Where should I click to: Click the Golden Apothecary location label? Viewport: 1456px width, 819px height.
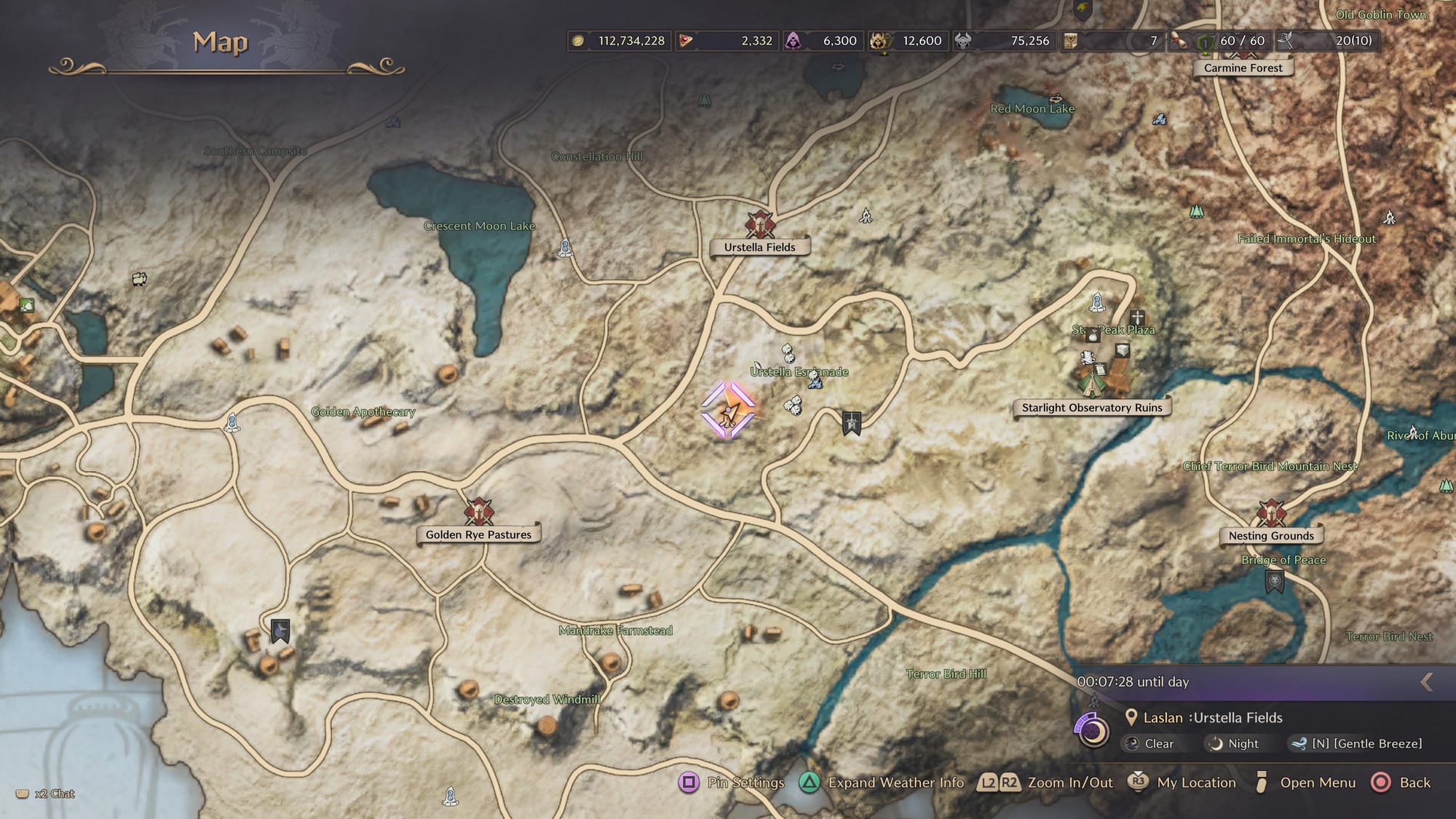click(363, 412)
